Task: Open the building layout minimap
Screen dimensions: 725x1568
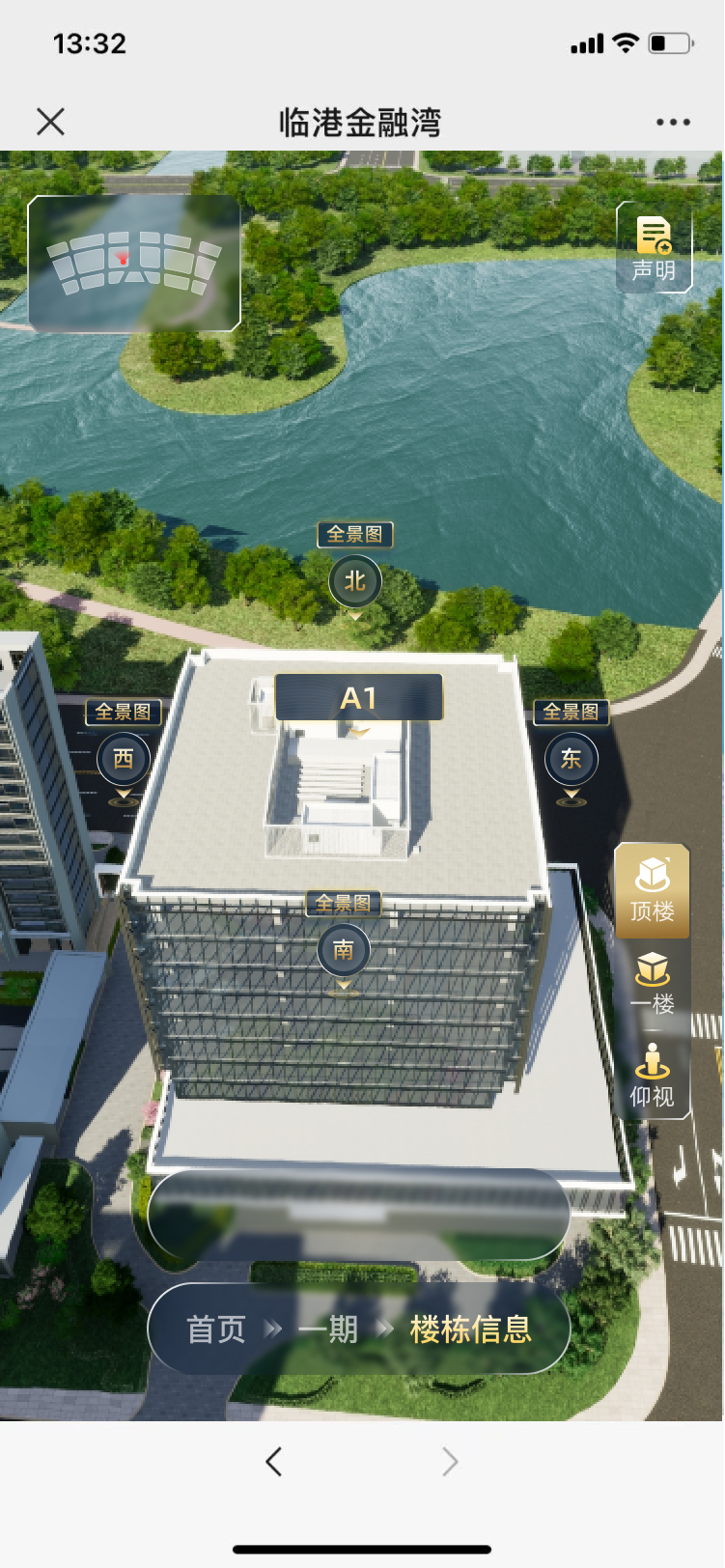Action: tap(134, 263)
